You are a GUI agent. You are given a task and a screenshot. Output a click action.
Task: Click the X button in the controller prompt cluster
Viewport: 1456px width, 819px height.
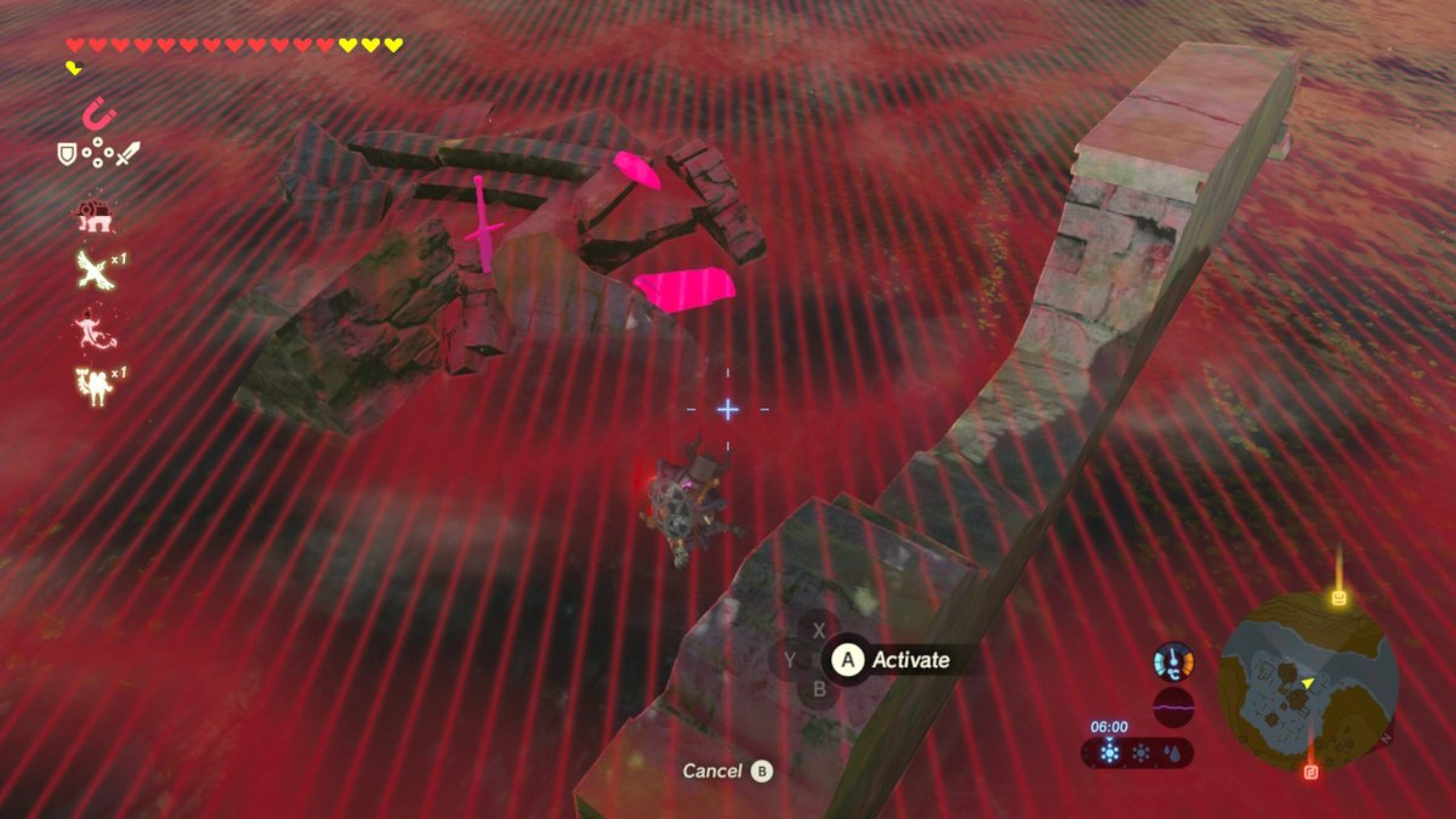(820, 630)
